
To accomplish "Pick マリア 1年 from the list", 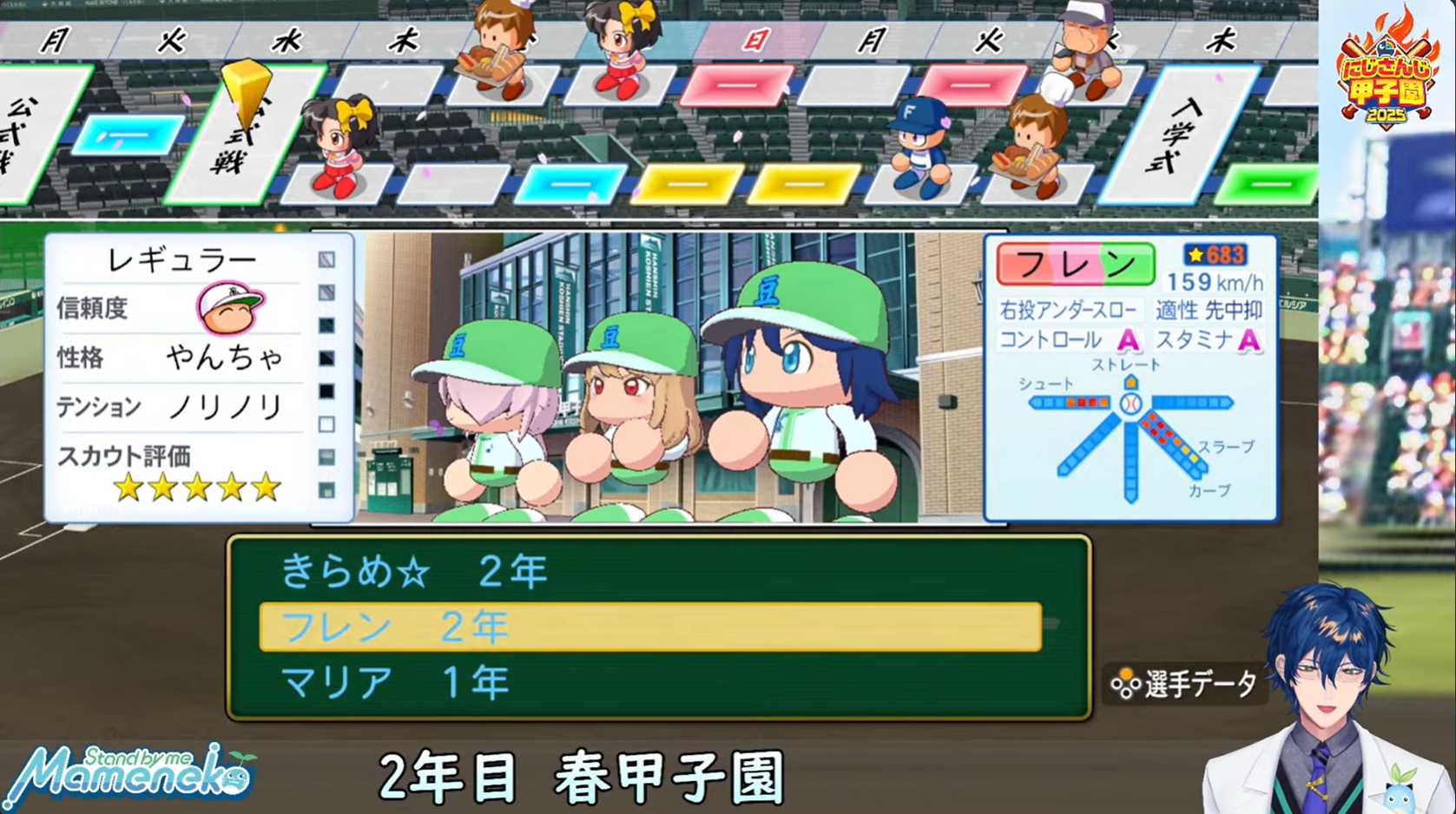I will coord(395,683).
